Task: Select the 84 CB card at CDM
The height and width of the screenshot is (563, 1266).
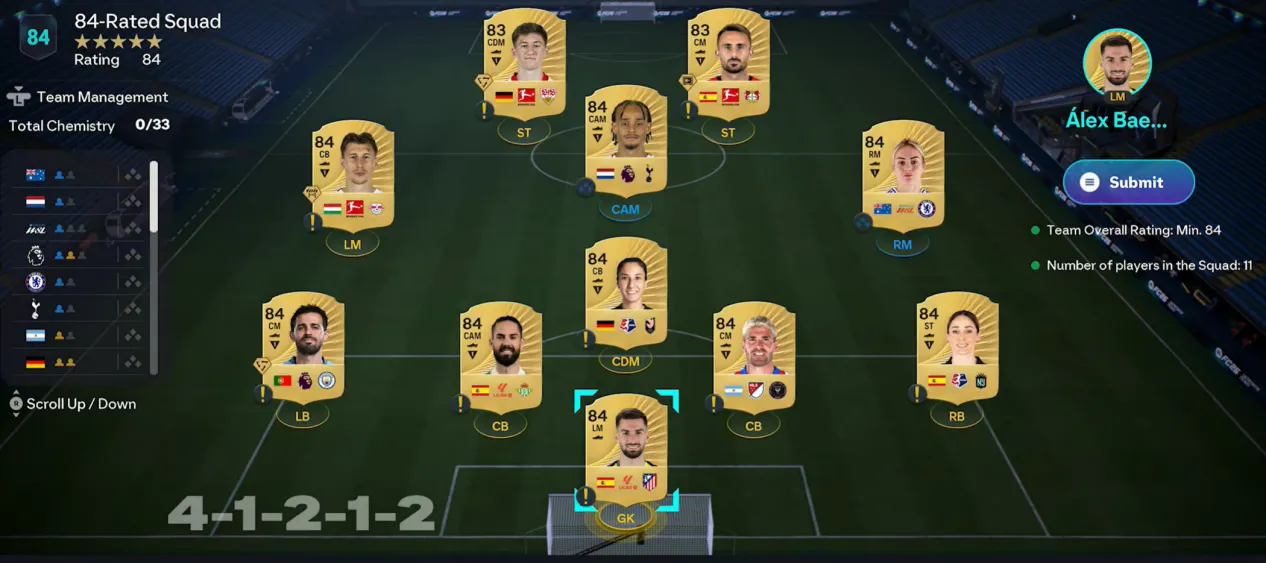Action: coord(626,292)
